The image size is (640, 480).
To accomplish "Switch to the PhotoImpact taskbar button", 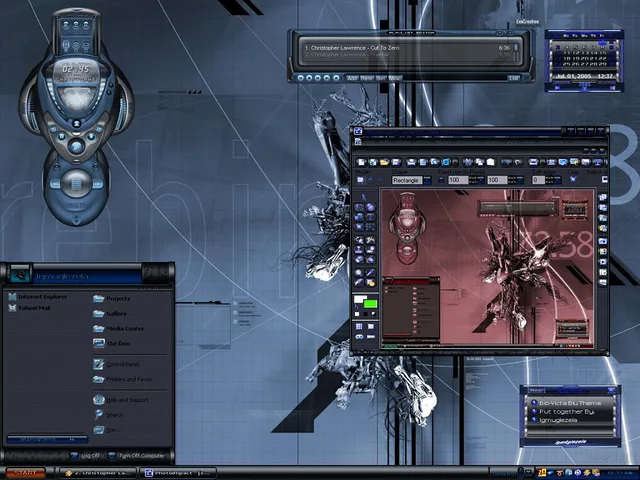I will tap(179, 472).
